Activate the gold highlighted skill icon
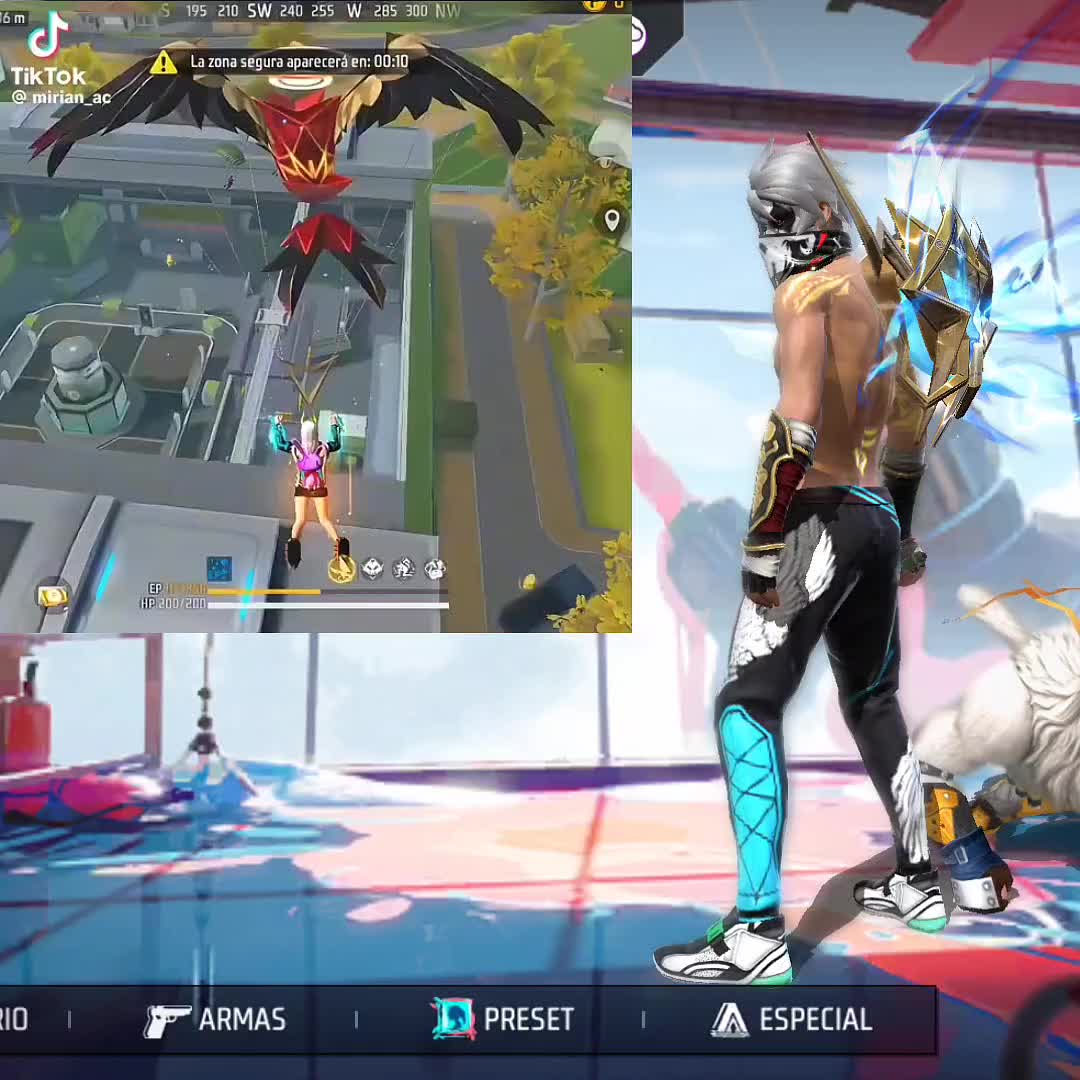 [342, 569]
